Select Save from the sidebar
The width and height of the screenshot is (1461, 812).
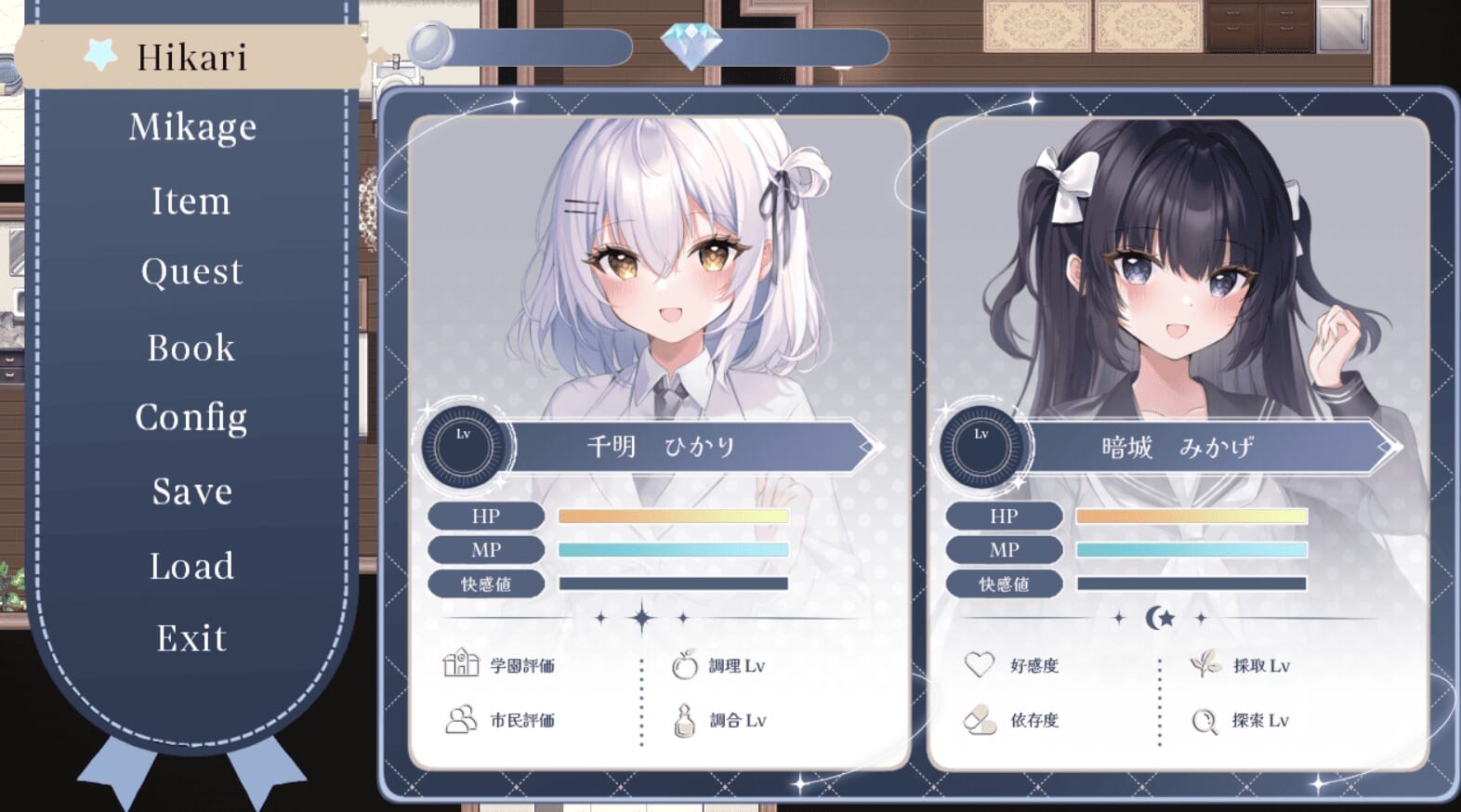[191, 491]
